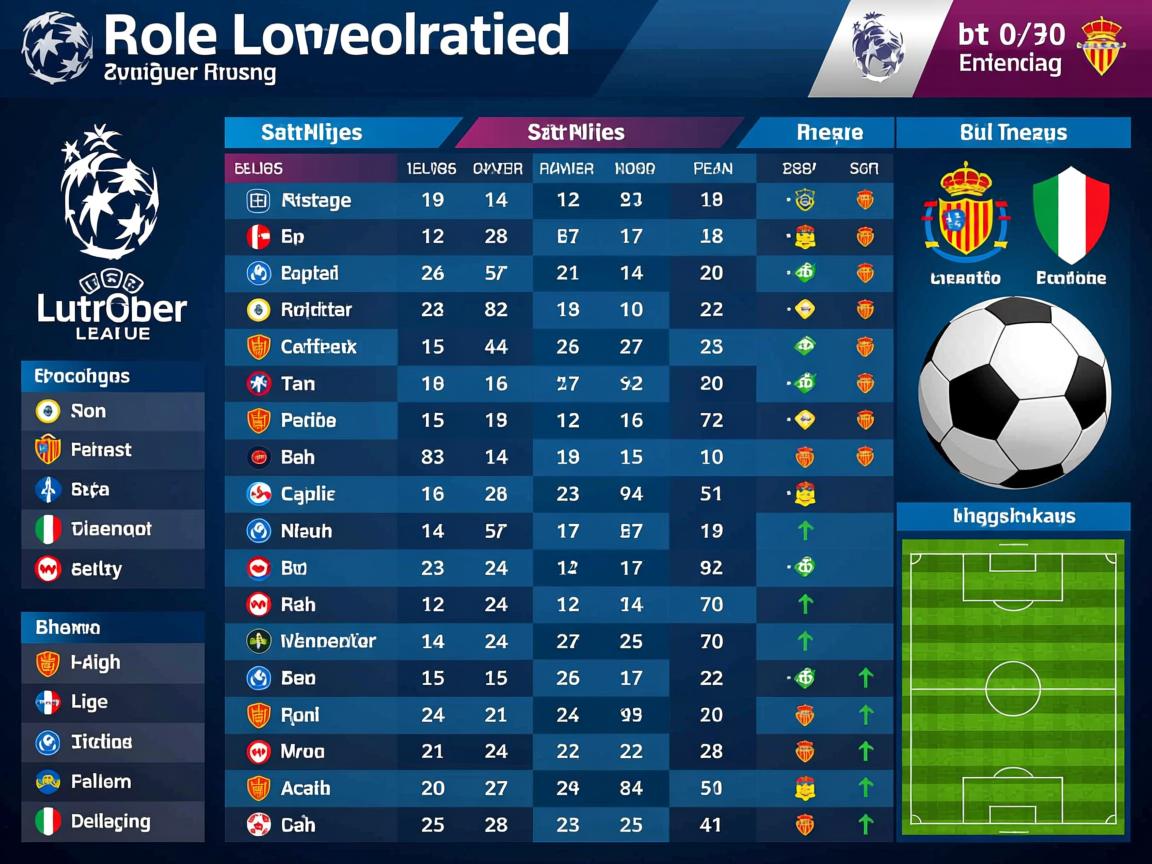This screenshot has width=1152, height=864.
Task: Click the soccer pitch formation diagram
Action: 1013,687
